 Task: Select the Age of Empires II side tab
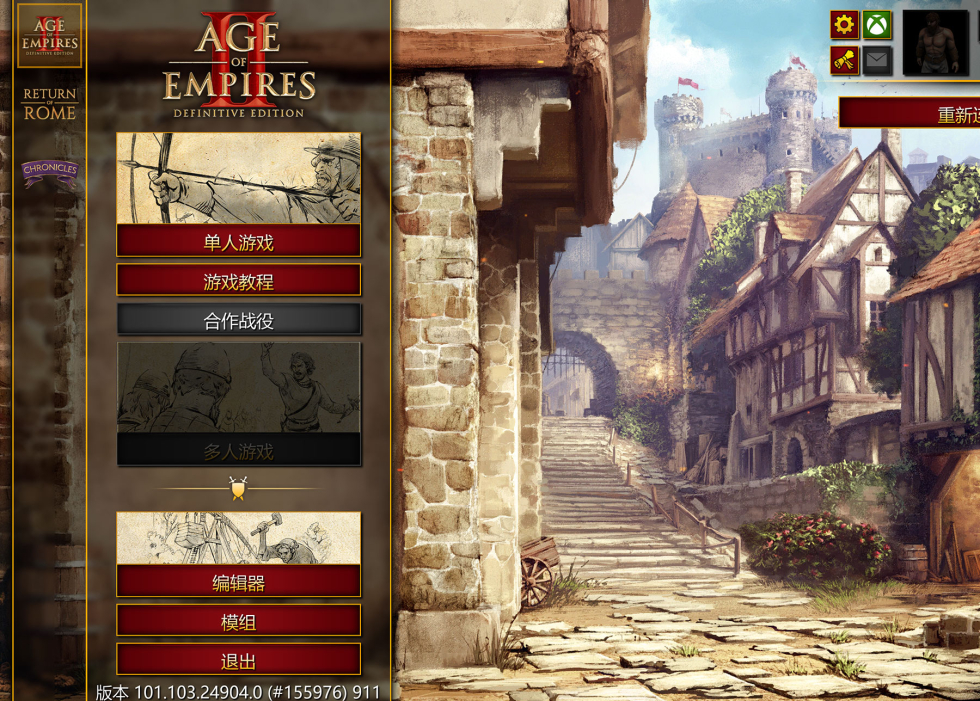tap(50, 37)
